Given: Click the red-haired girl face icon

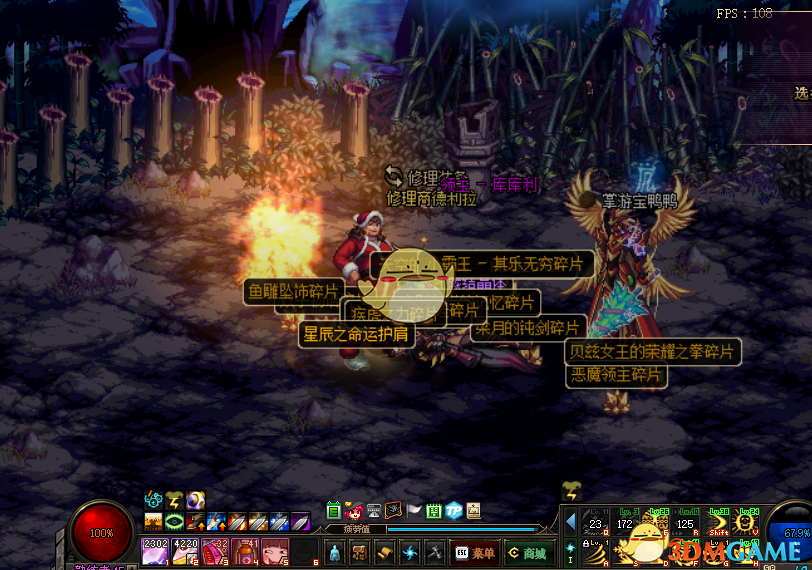Looking at the screenshot, I should tap(354, 511).
